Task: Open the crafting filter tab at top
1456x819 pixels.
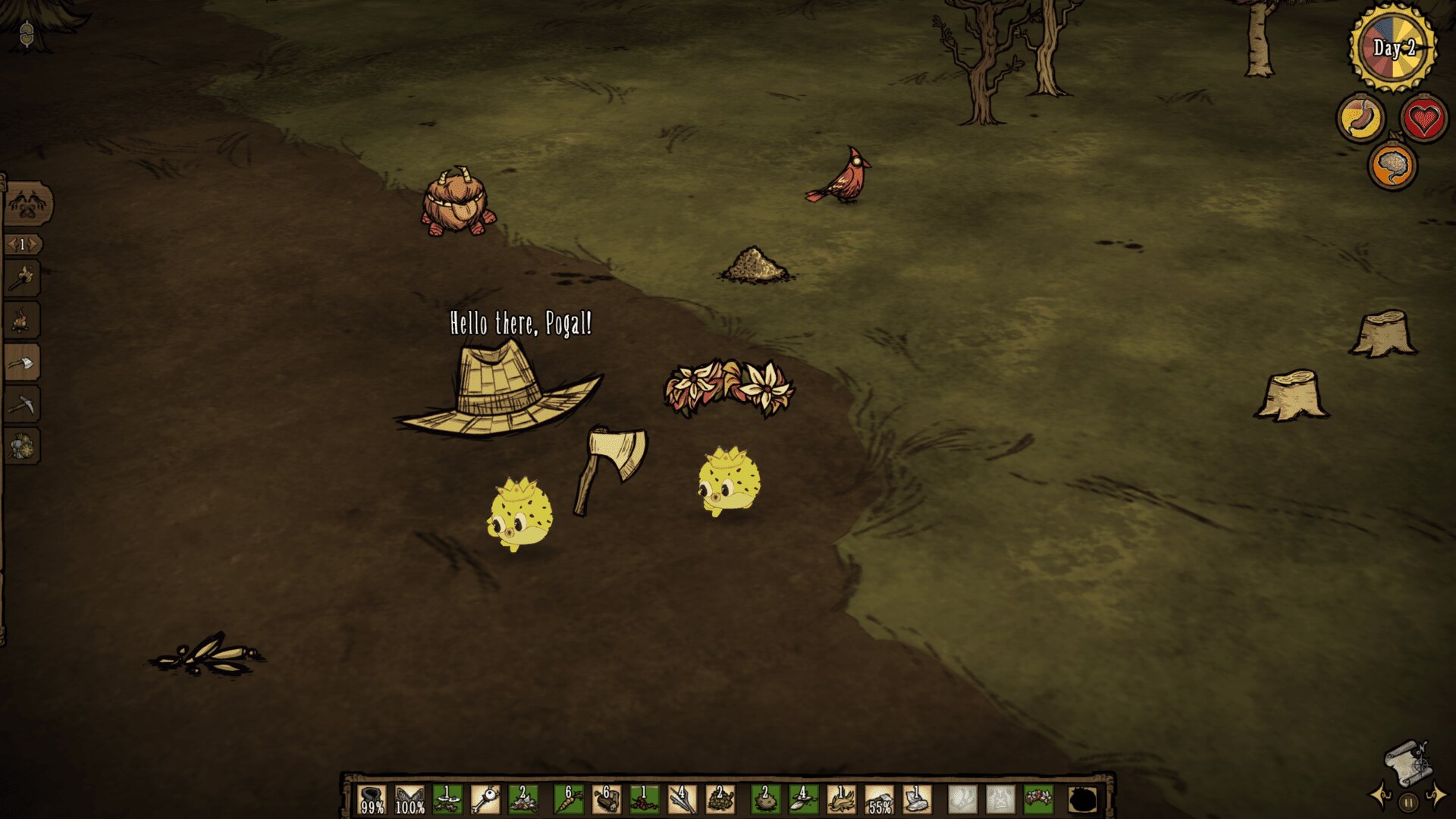Action: click(x=27, y=204)
